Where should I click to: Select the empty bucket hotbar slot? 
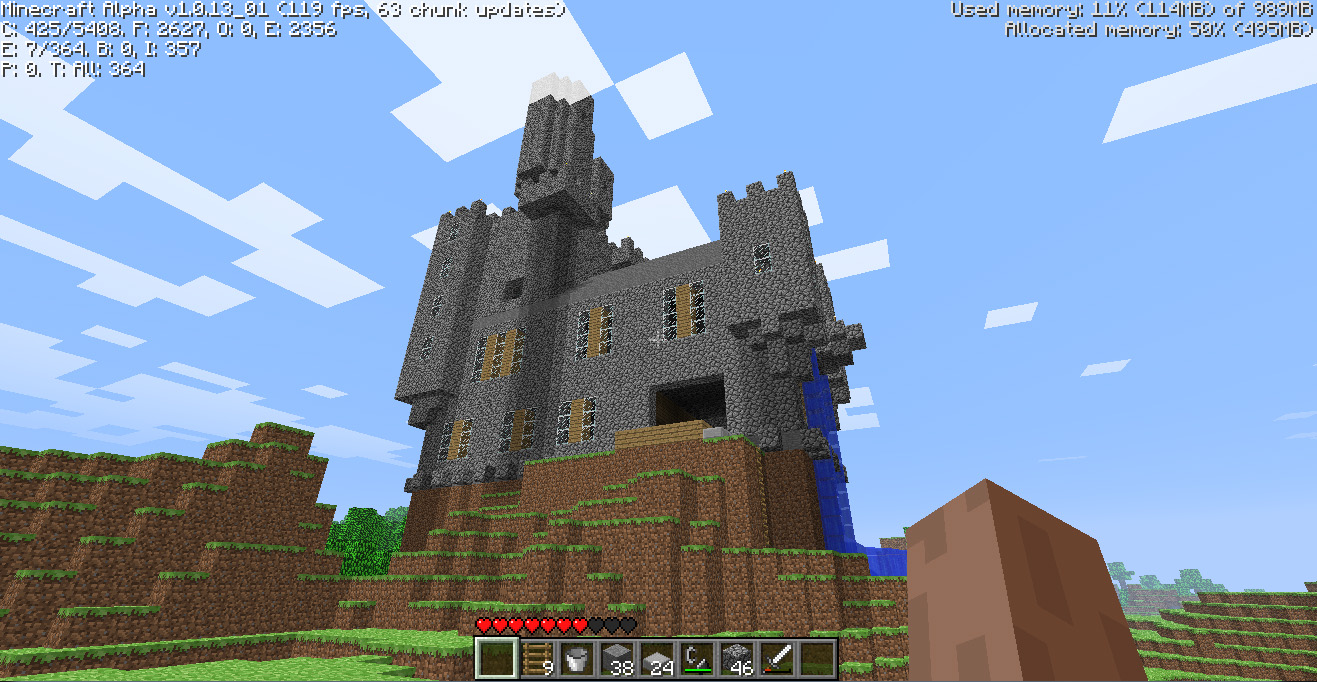coord(577,658)
